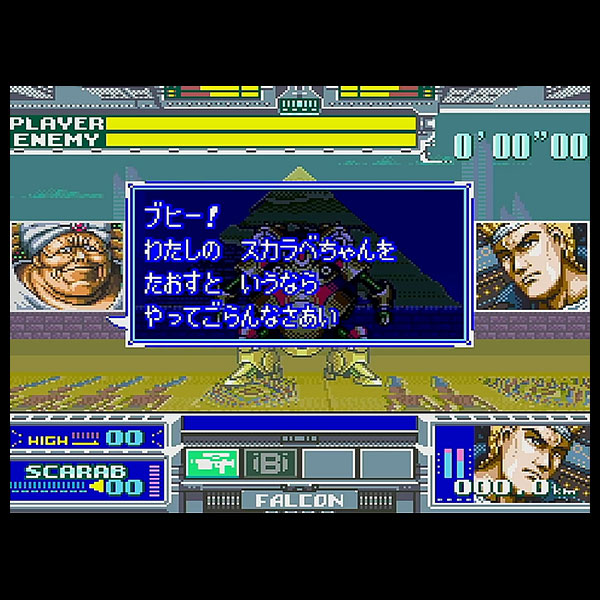Choose the second weapon slot with bracket icon
The height and width of the screenshot is (600, 600).
(x=270, y=463)
